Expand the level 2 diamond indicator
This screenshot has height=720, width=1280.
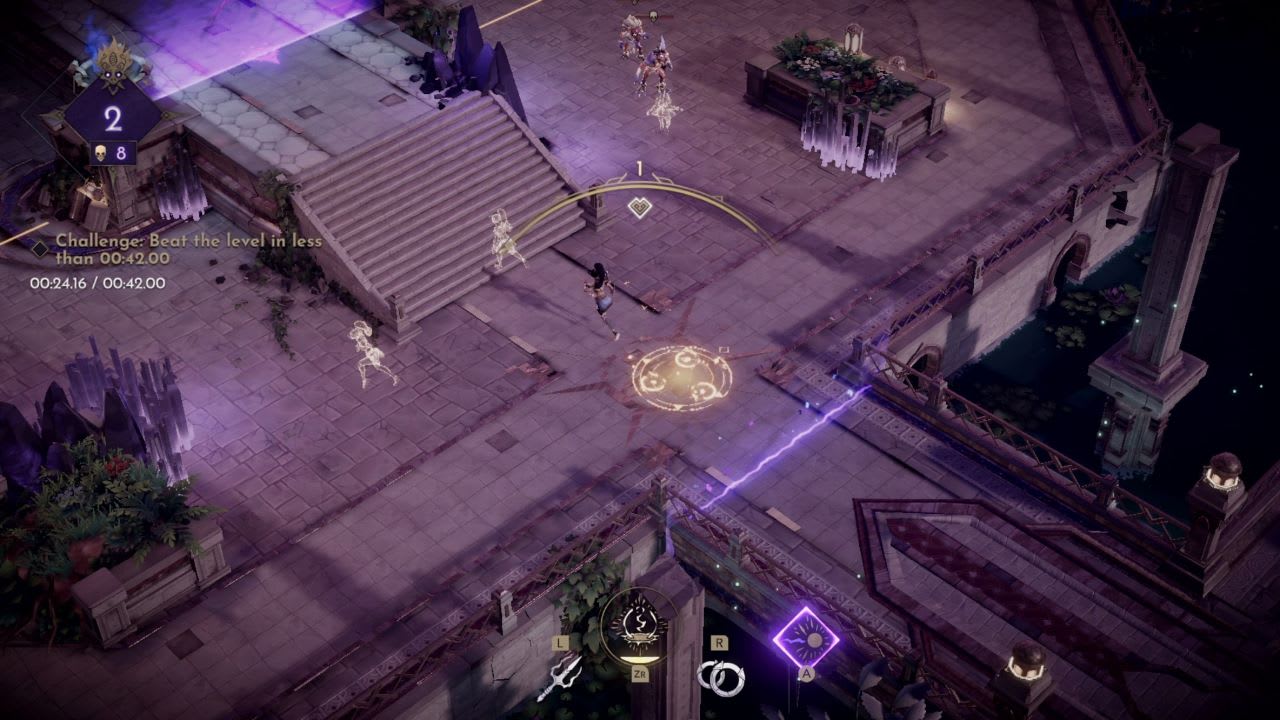(x=113, y=118)
